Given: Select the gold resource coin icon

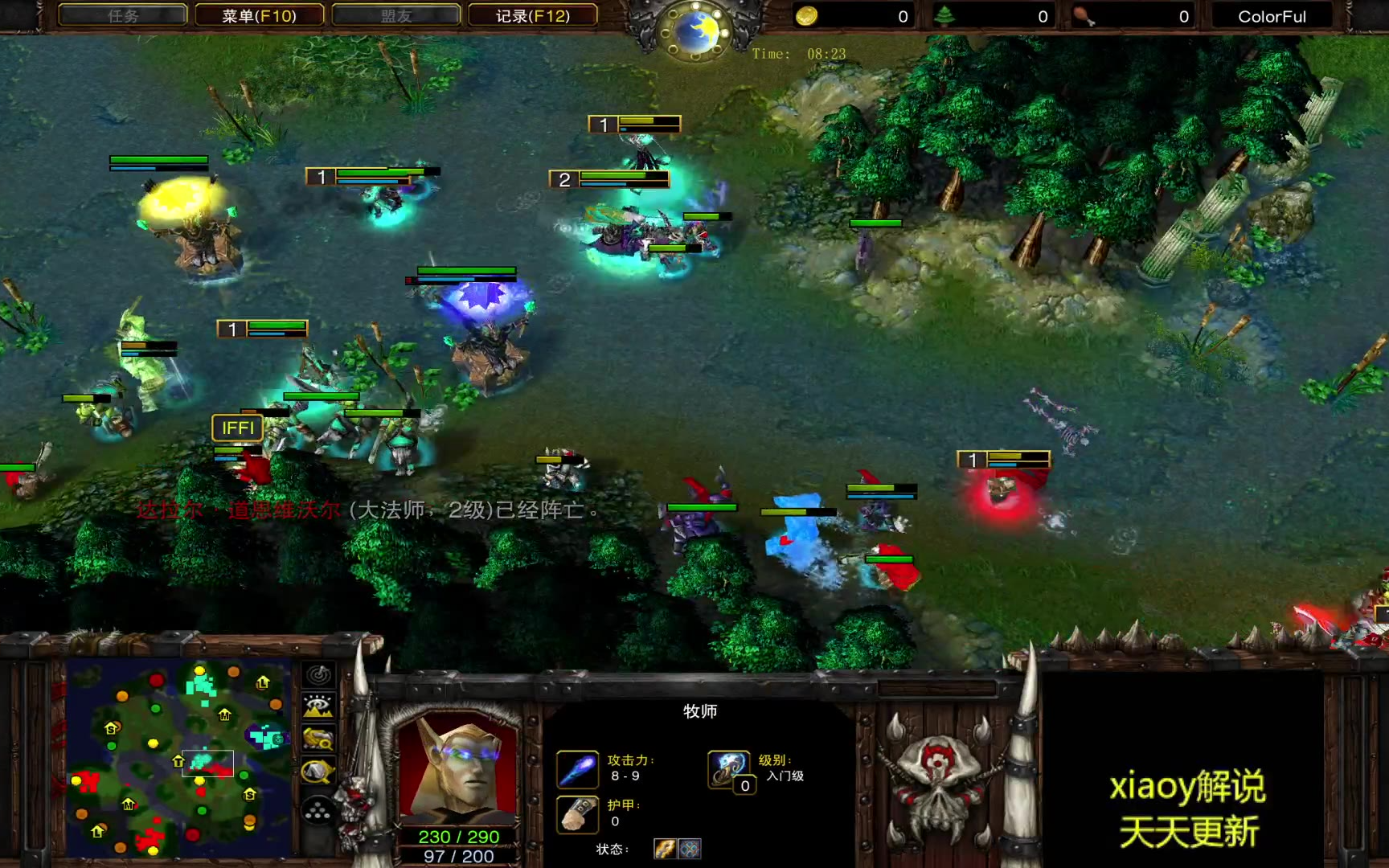Looking at the screenshot, I should tap(806, 16).
